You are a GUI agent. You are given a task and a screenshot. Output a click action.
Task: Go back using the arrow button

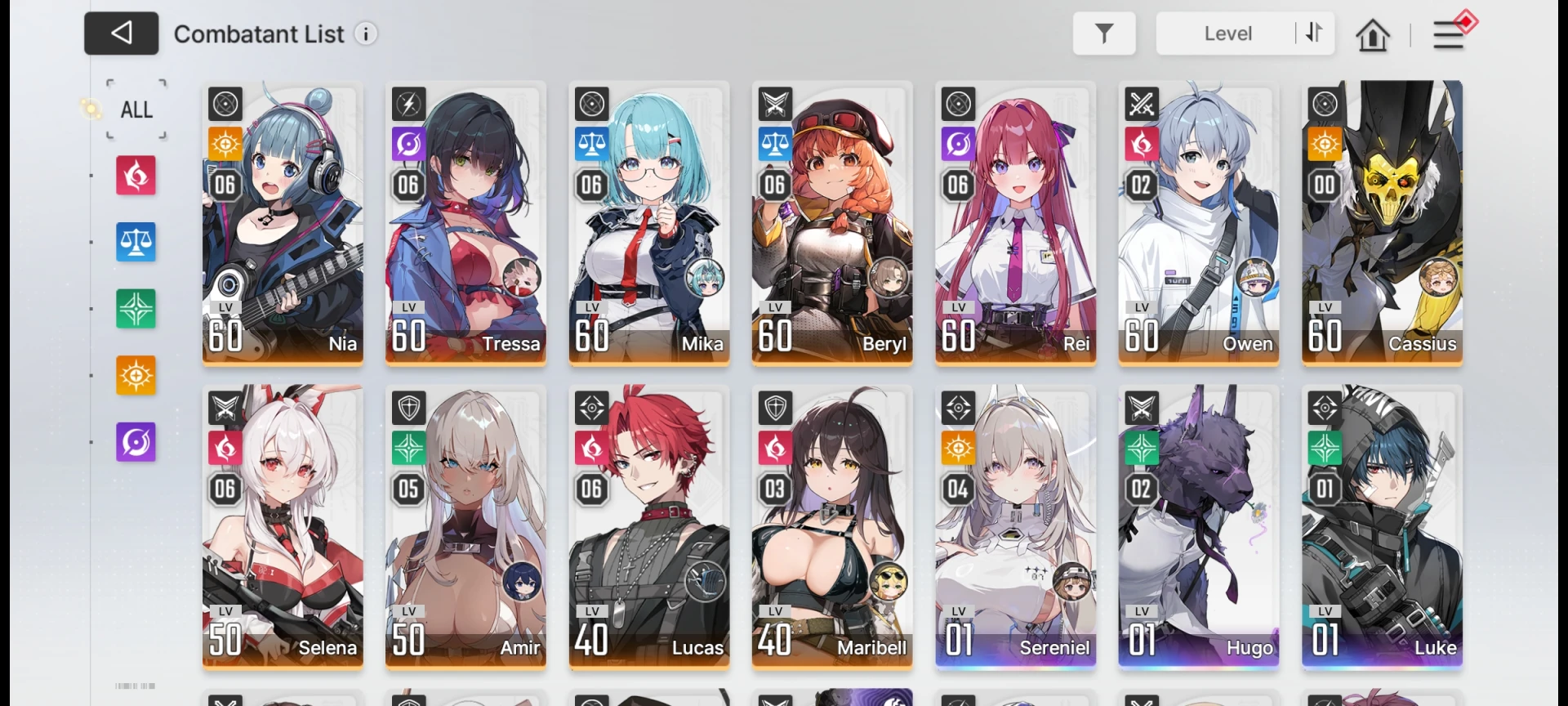coord(121,34)
